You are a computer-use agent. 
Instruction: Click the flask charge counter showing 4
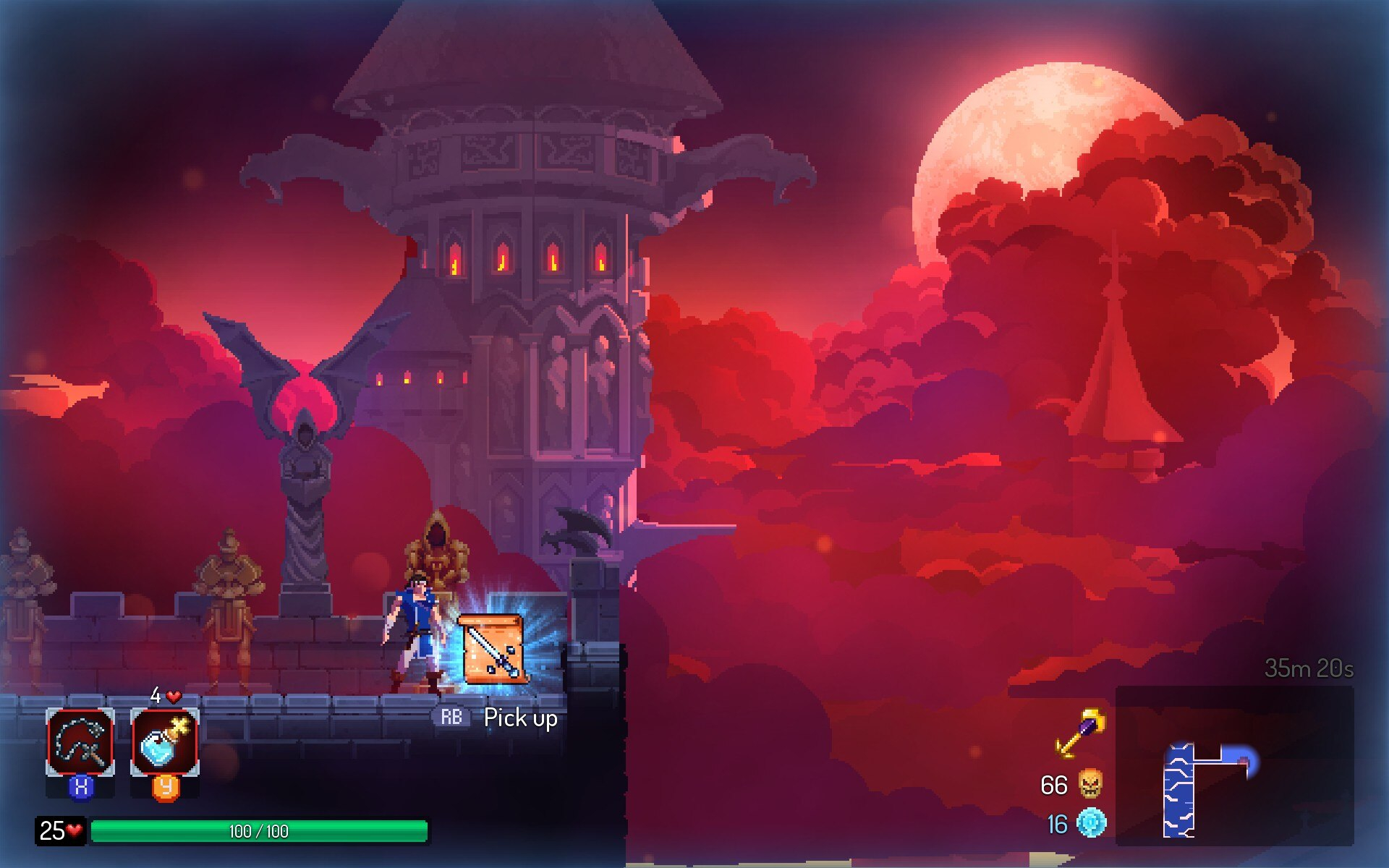pos(156,697)
